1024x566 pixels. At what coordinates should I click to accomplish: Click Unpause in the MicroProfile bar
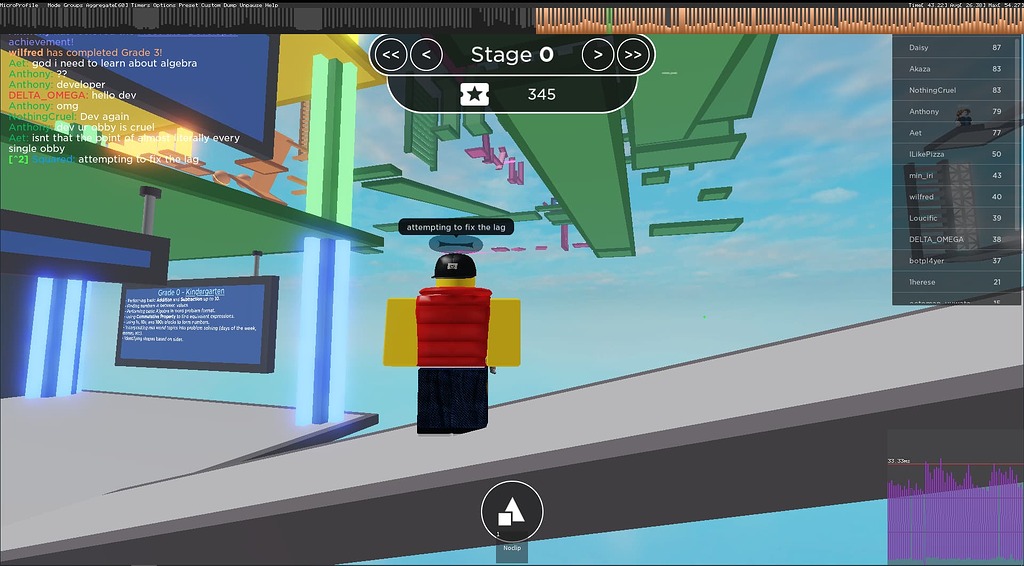pos(250,4)
